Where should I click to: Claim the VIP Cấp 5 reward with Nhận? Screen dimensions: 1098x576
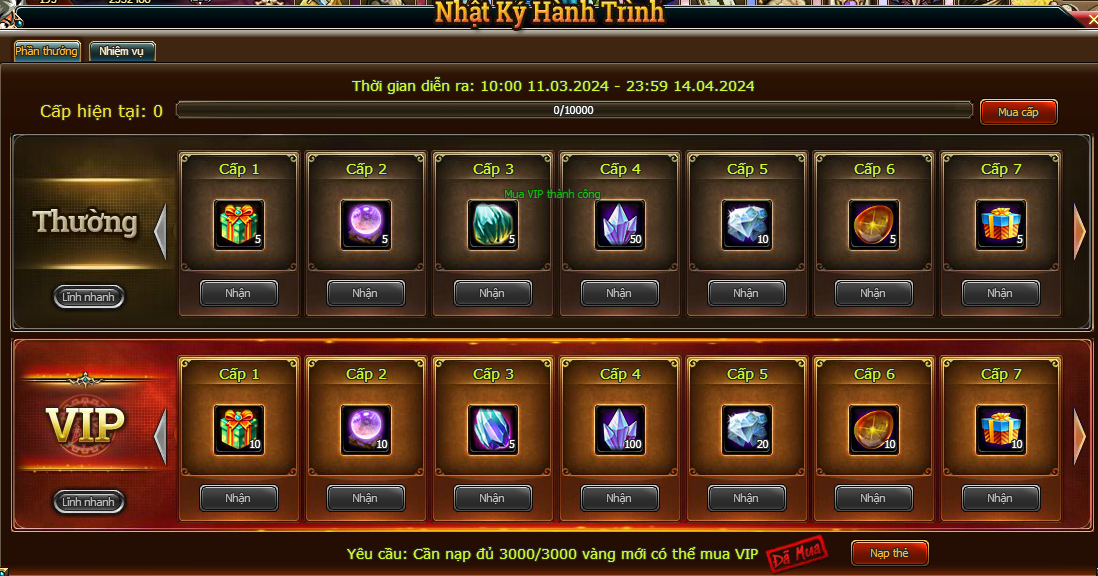[x=746, y=498]
